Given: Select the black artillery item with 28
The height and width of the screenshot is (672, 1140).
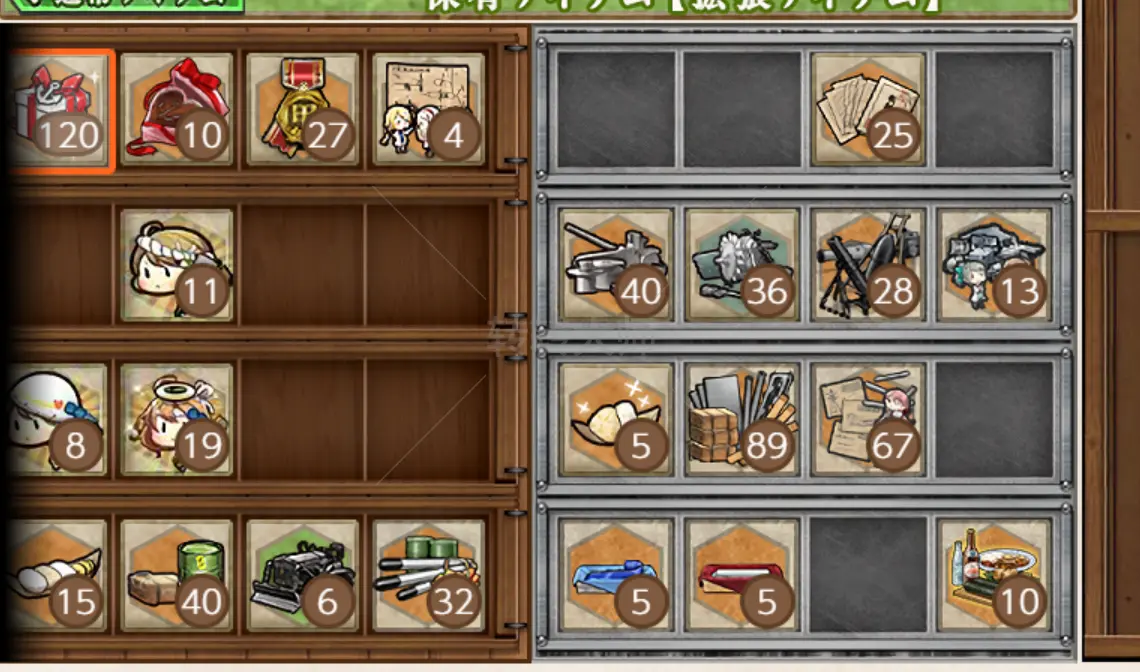Looking at the screenshot, I should 868,265.
